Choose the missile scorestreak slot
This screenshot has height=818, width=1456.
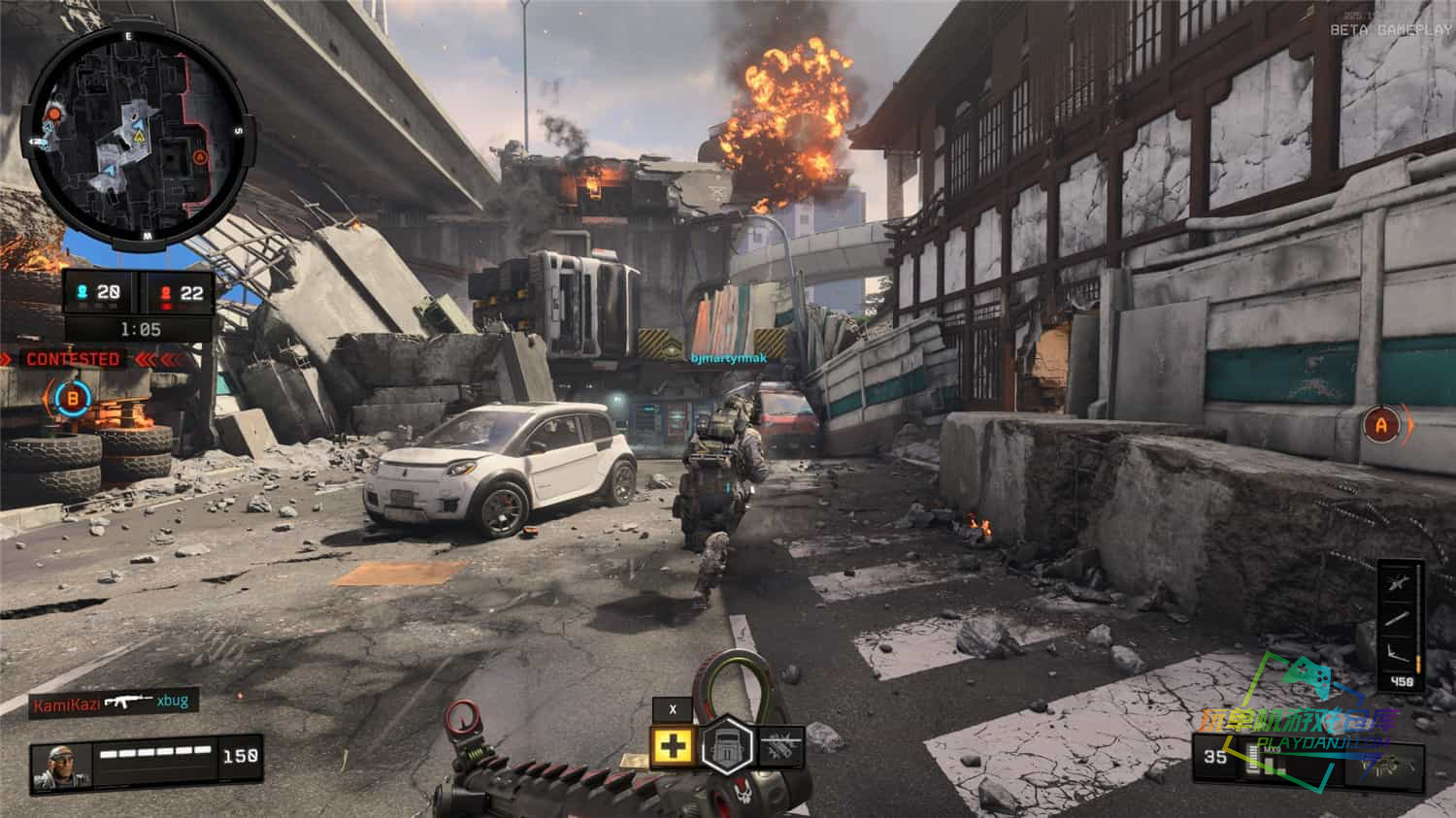[x=1399, y=619]
